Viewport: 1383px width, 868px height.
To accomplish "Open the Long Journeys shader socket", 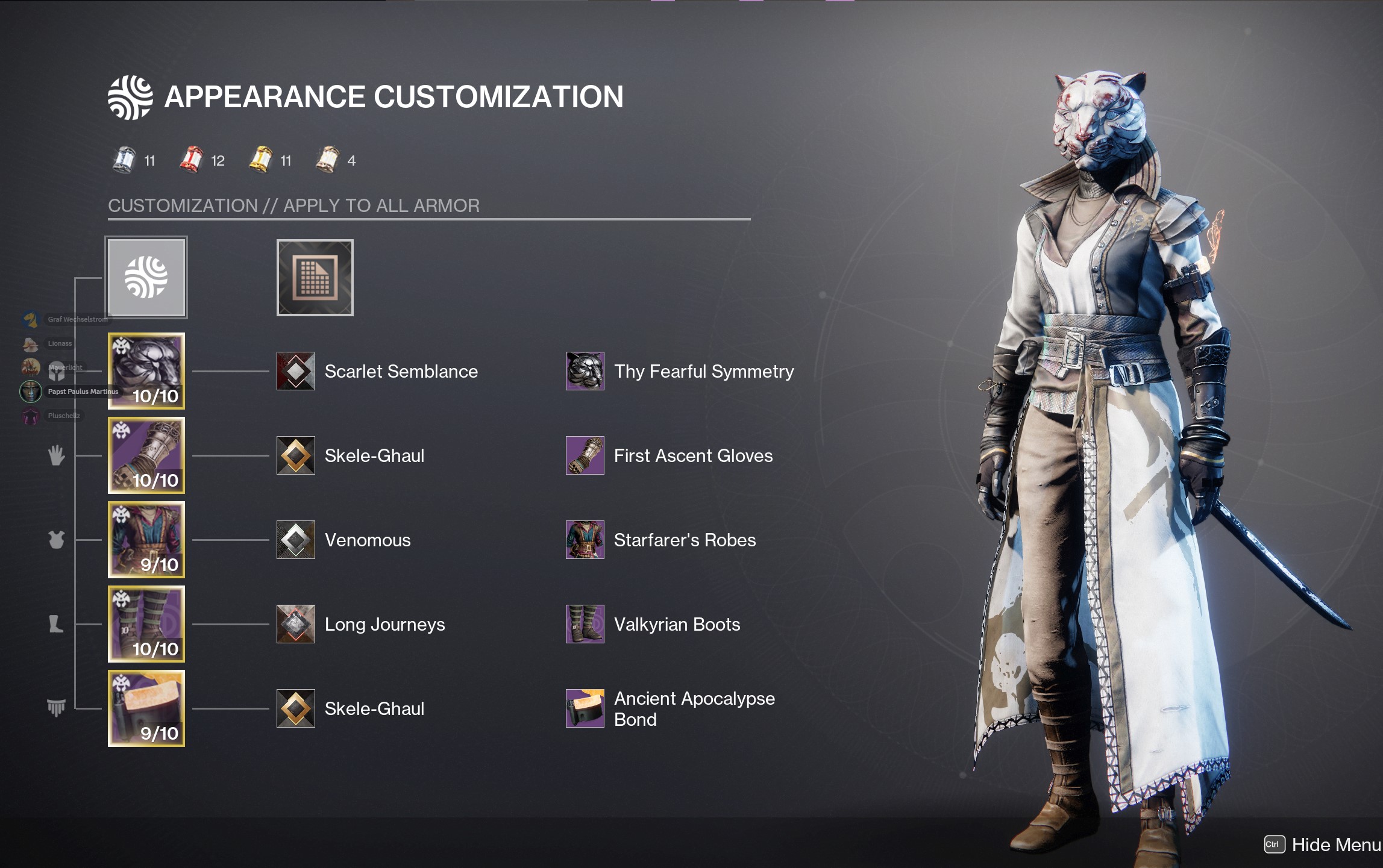I will point(296,624).
